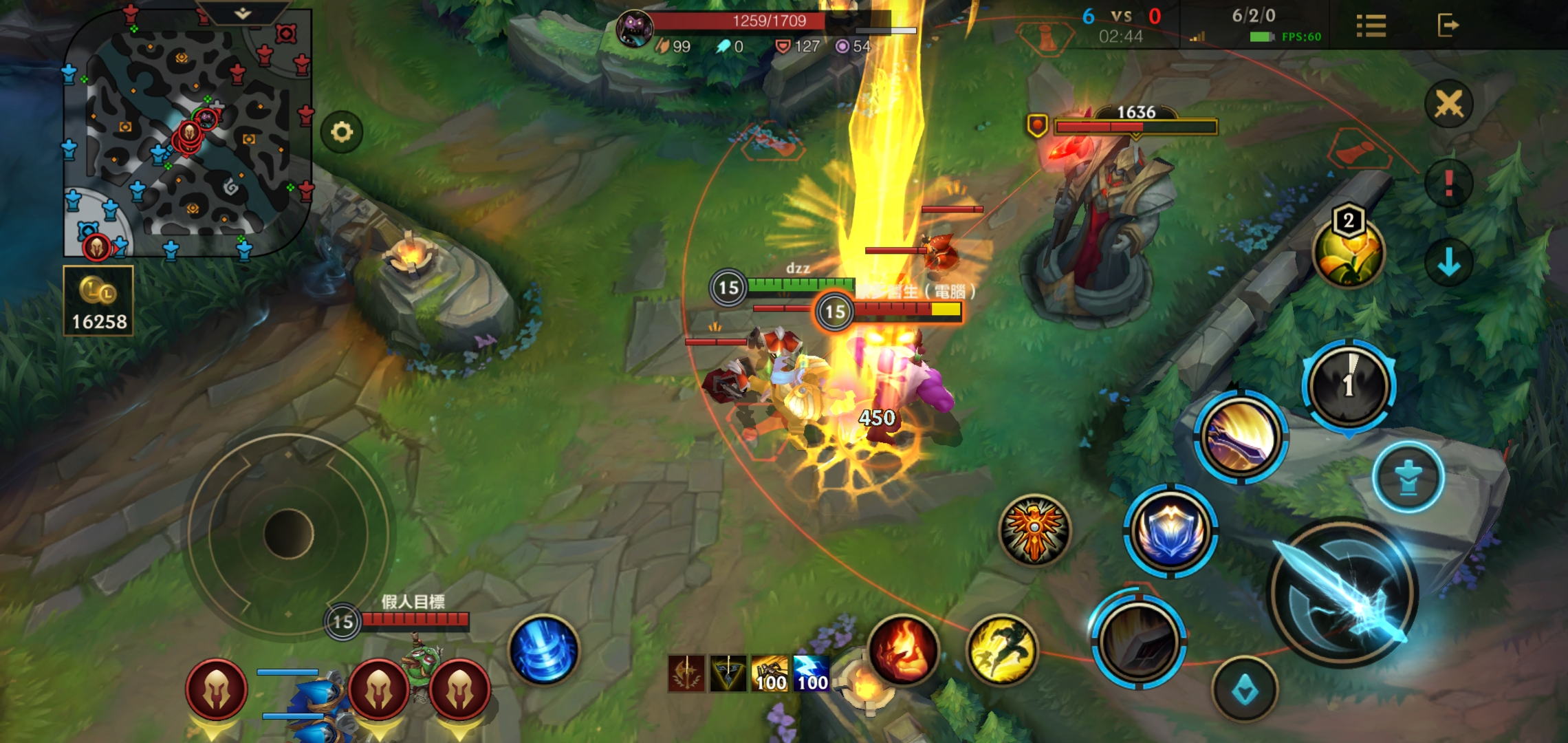Tap the blue swirling vortex button
Screen dimensions: 1568x743
(543, 650)
